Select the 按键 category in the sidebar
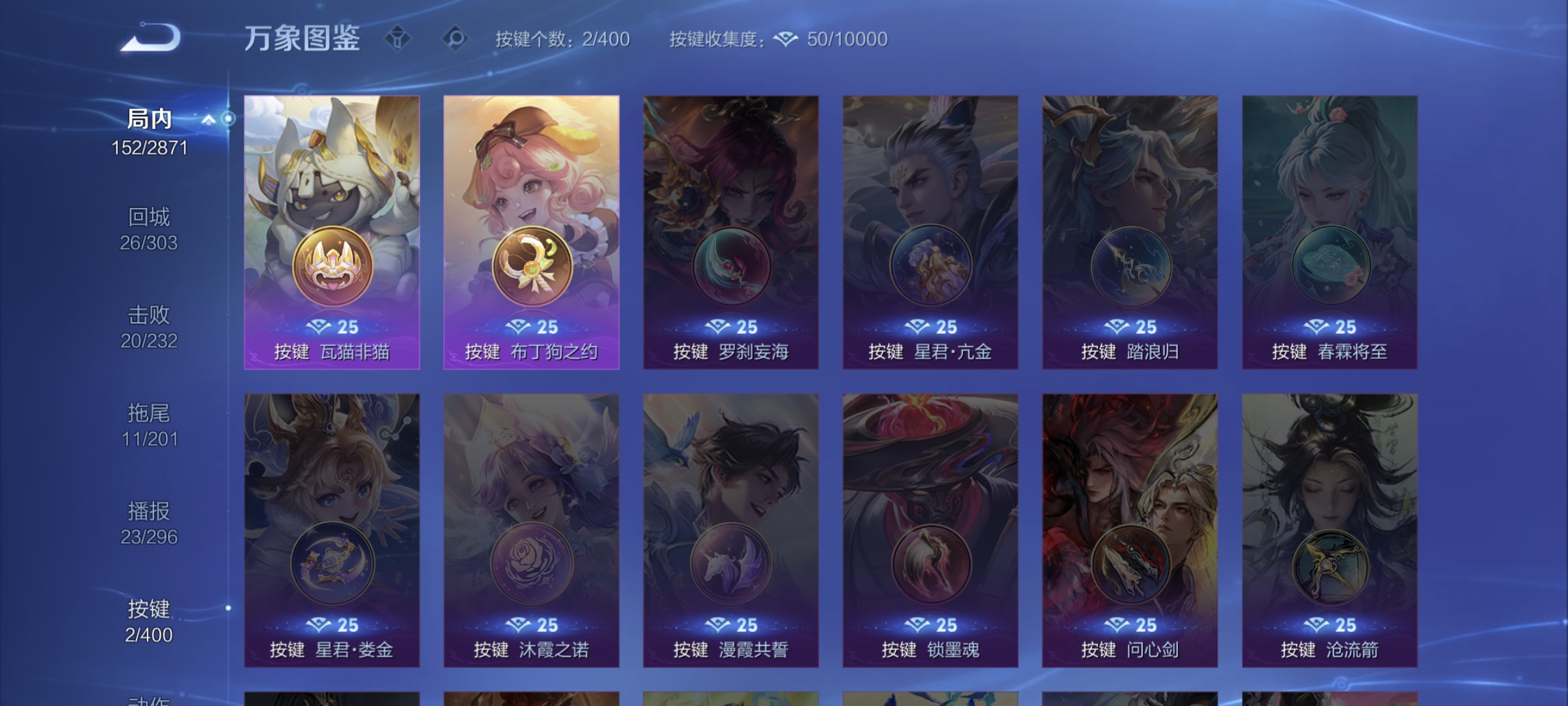Viewport: 1568px width, 706px height. pos(149,610)
